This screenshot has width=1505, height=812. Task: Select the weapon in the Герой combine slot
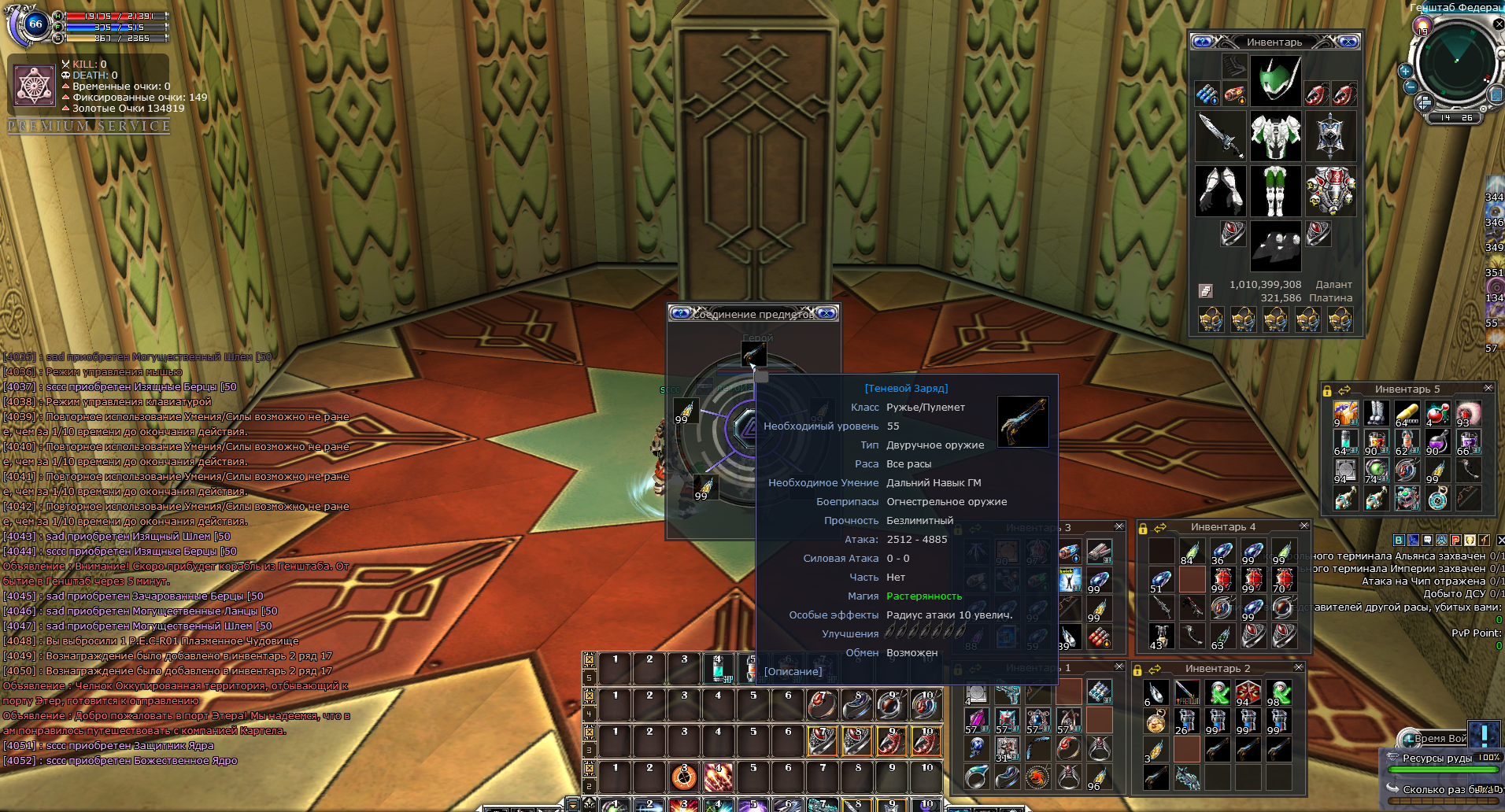pyautogui.click(x=754, y=353)
